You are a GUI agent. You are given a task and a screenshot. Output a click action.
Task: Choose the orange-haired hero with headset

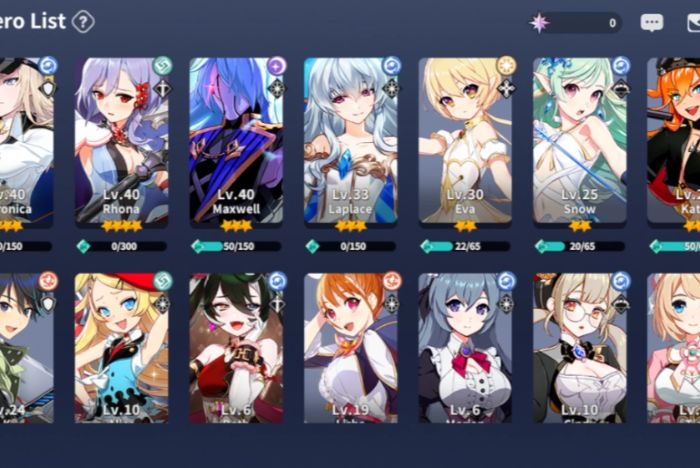click(675, 140)
